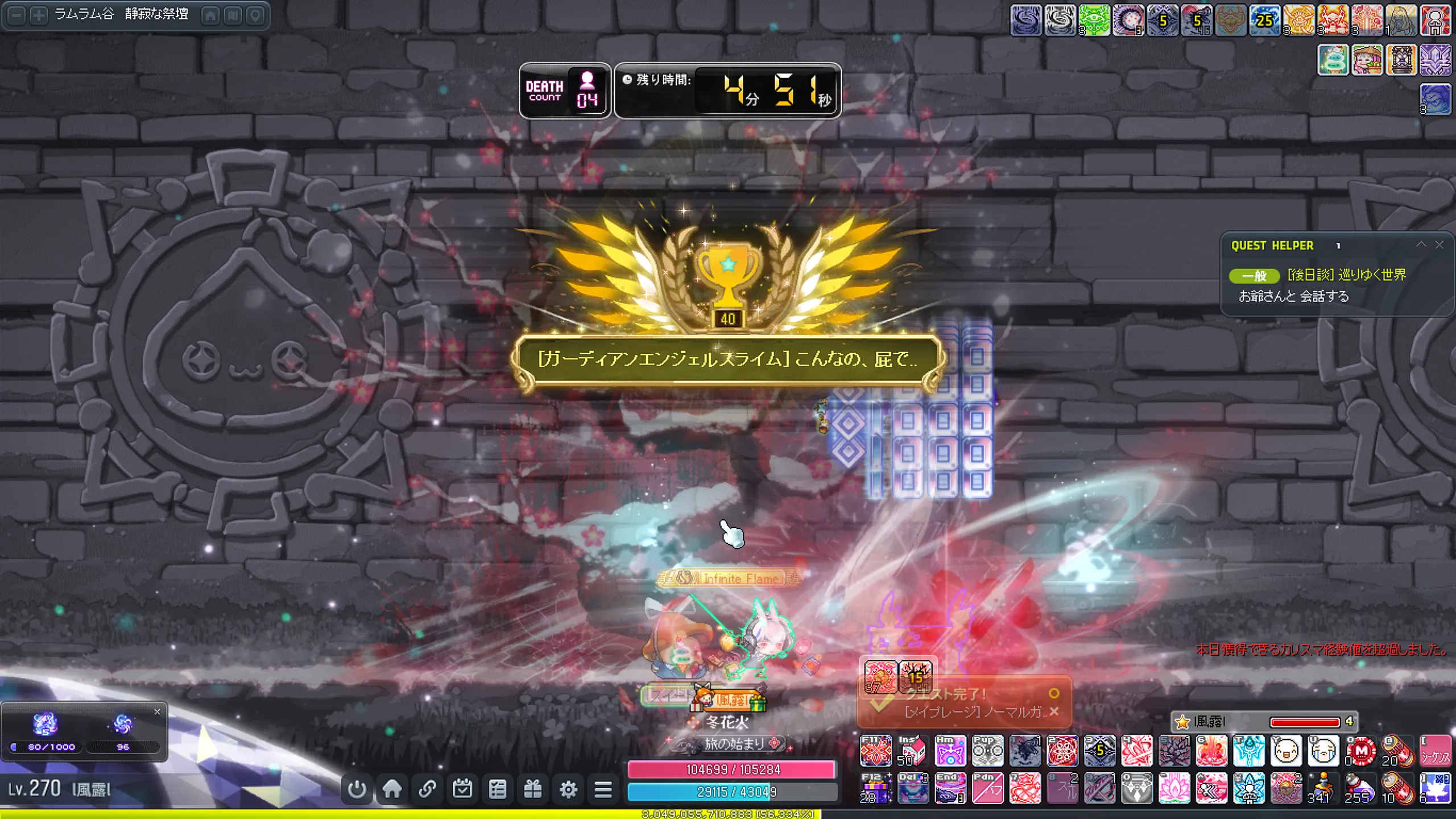Open the home icon button
This screenshot has width=1456, height=819.
[x=392, y=789]
